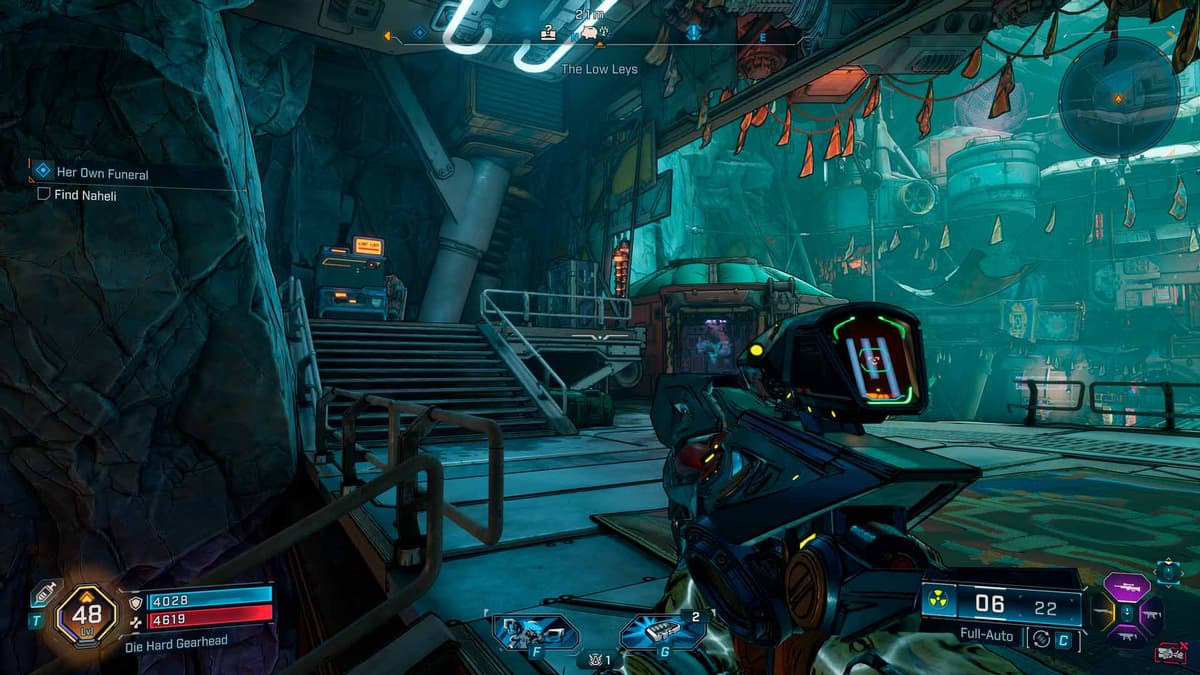
Task: Click the blue diamond quest compass marker
Action: pos(419,33)
